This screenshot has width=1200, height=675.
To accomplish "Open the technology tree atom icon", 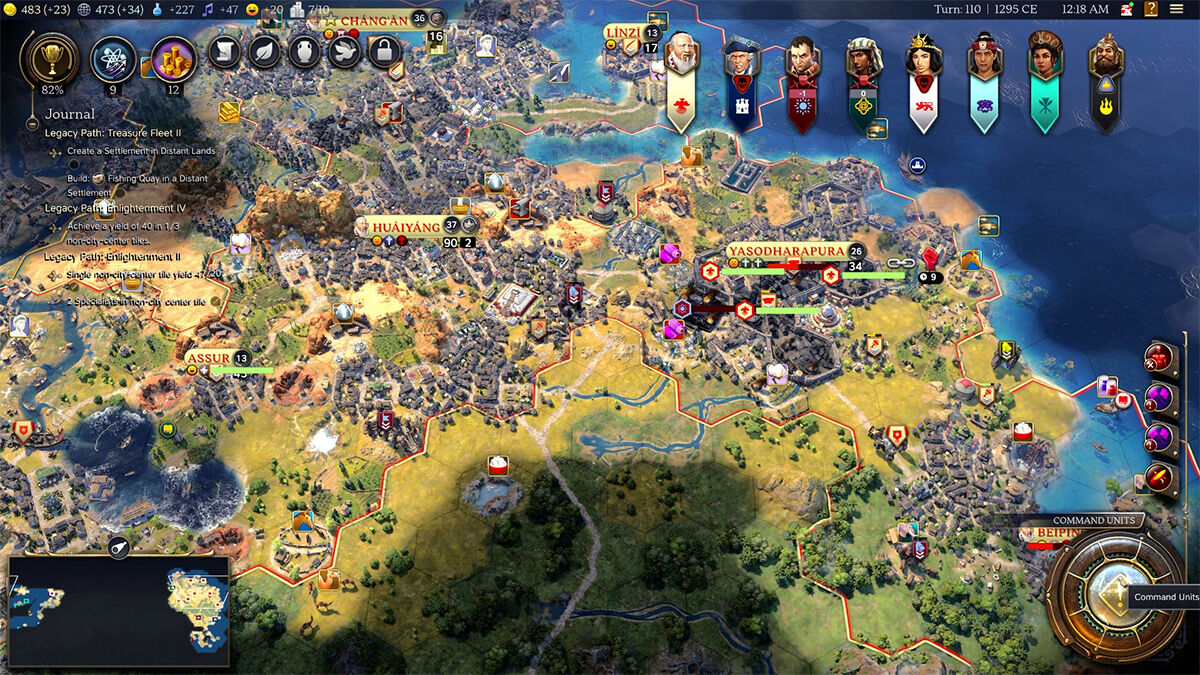I will point(113,59).
